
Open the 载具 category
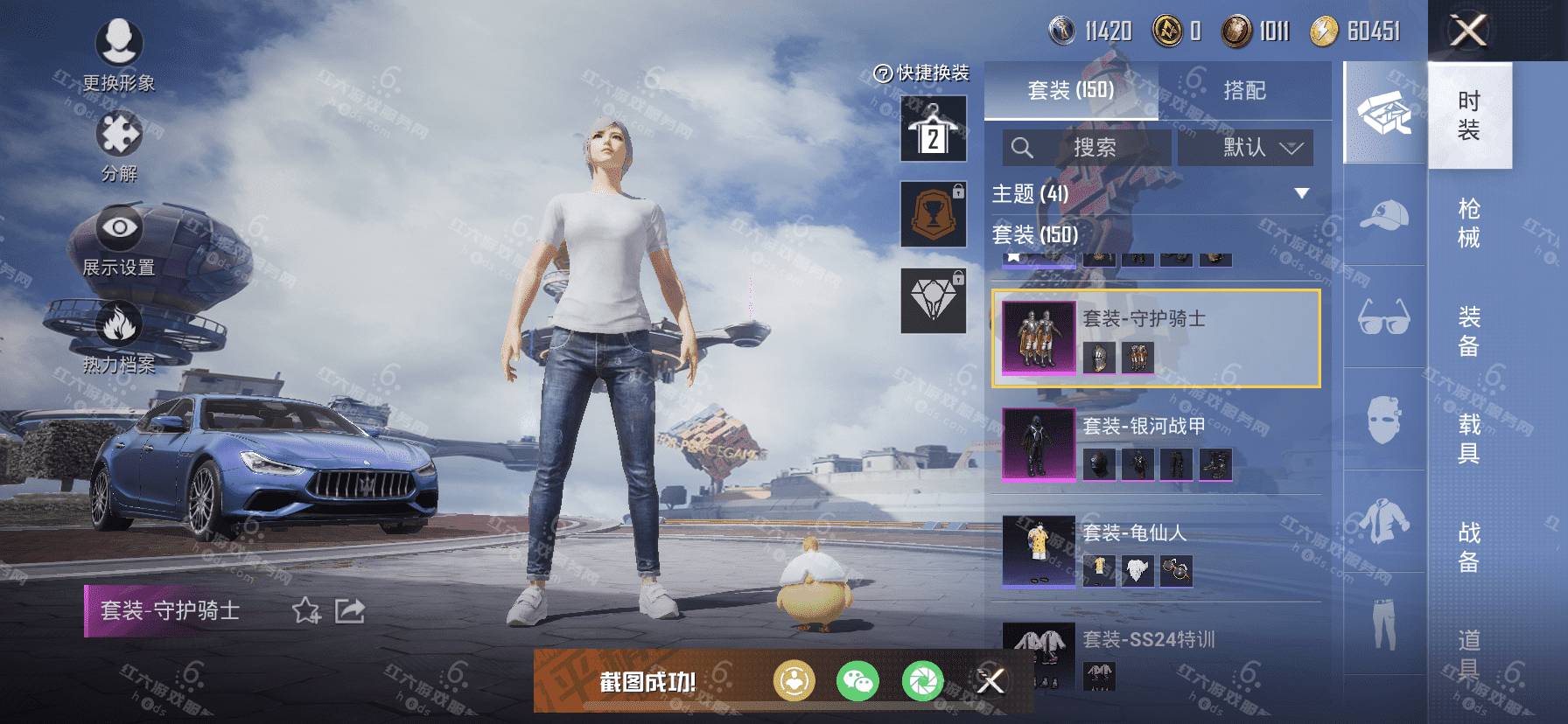pyautogui.click(x=1469, y=439)
